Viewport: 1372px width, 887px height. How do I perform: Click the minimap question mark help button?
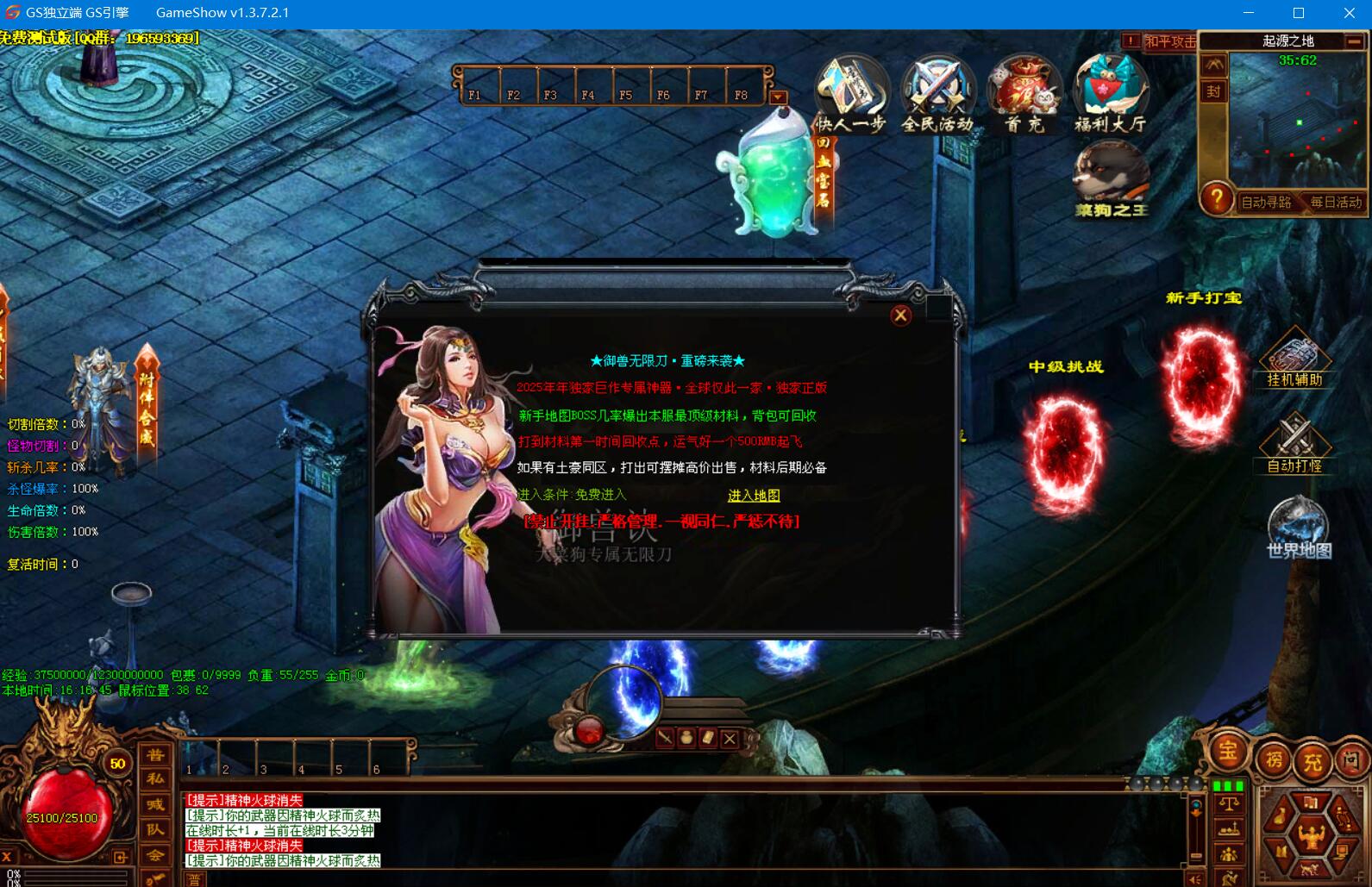tap(1217, 199)
